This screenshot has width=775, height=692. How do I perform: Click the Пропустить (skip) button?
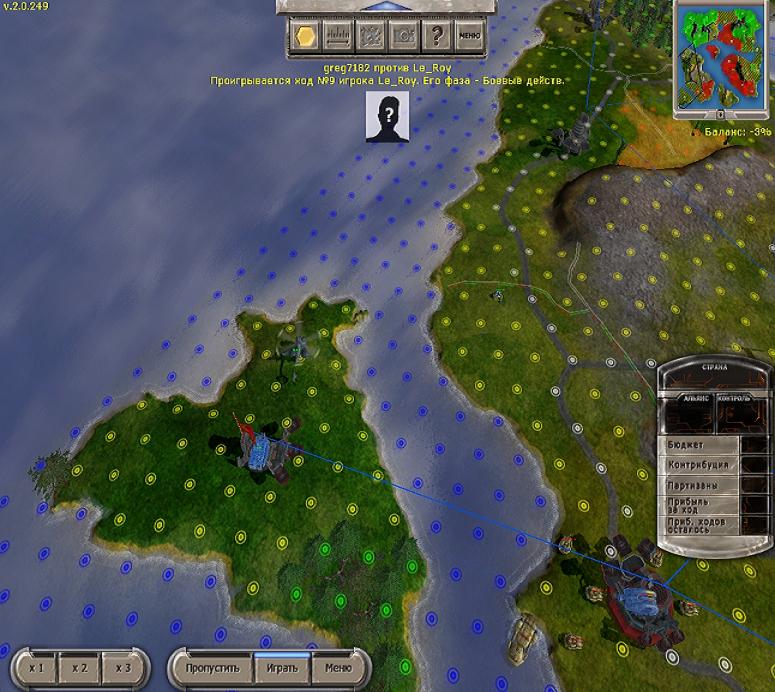[211, 668]
